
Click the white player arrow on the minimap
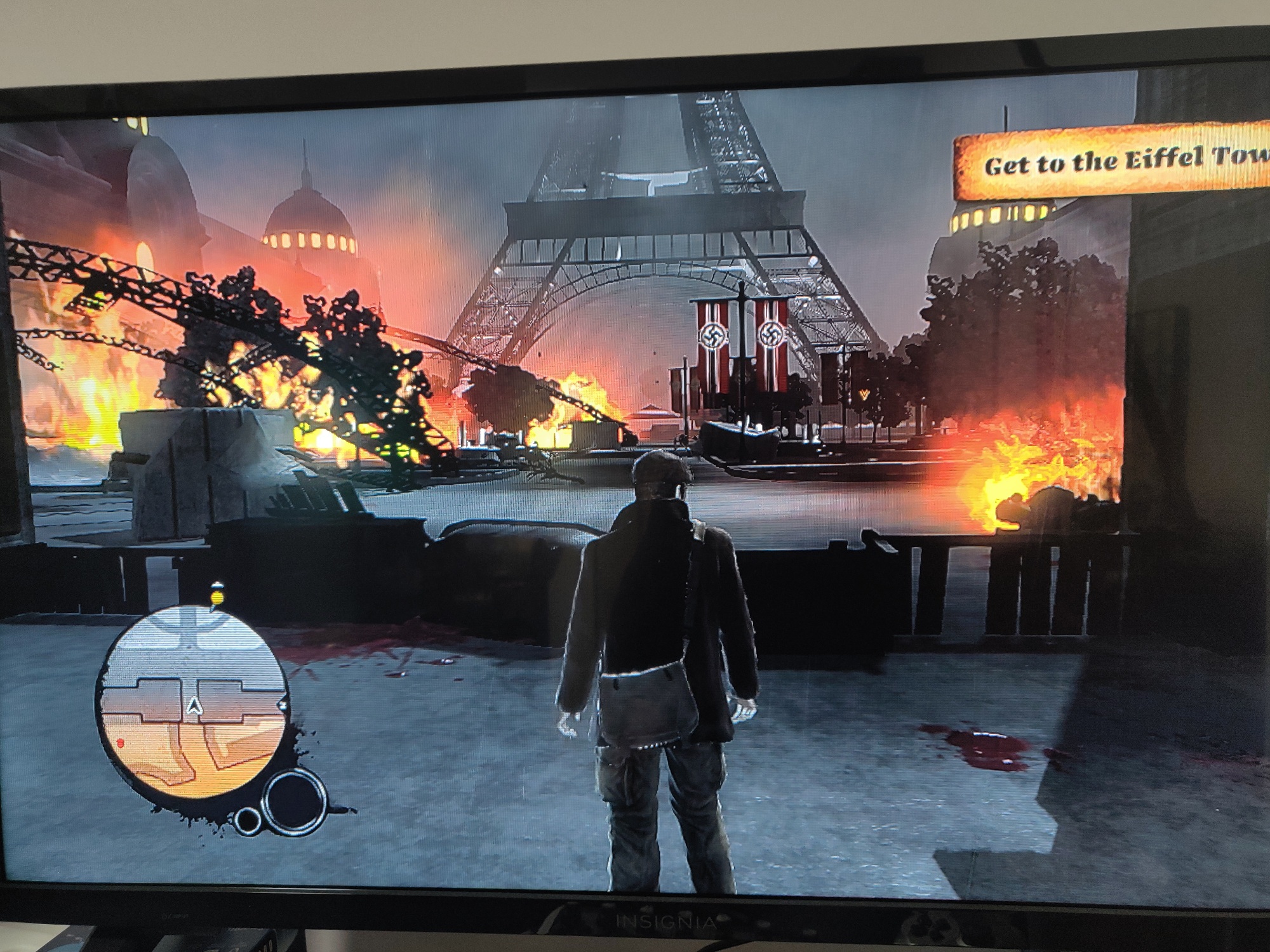pyautogui.click(x=193, y=704)
